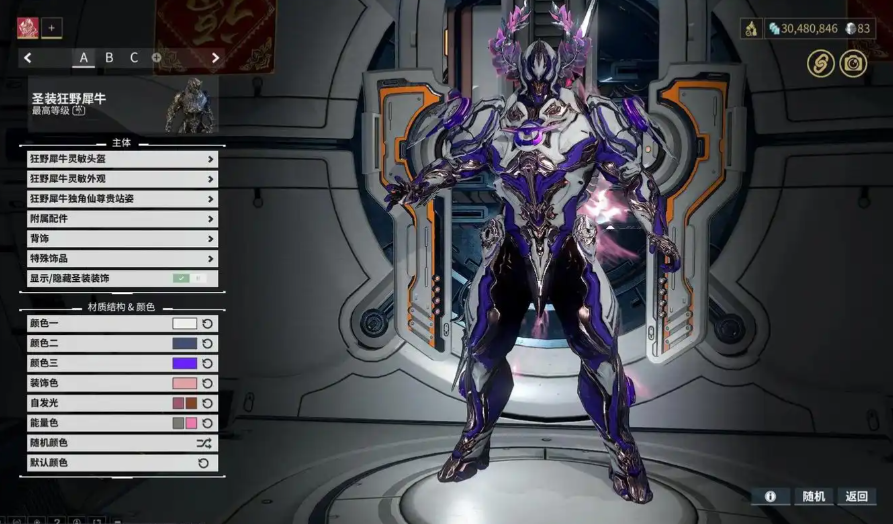Restore defaults via 默认颜色 row
The width and height of the screenshot is (893, 524).
click(122, 463)
